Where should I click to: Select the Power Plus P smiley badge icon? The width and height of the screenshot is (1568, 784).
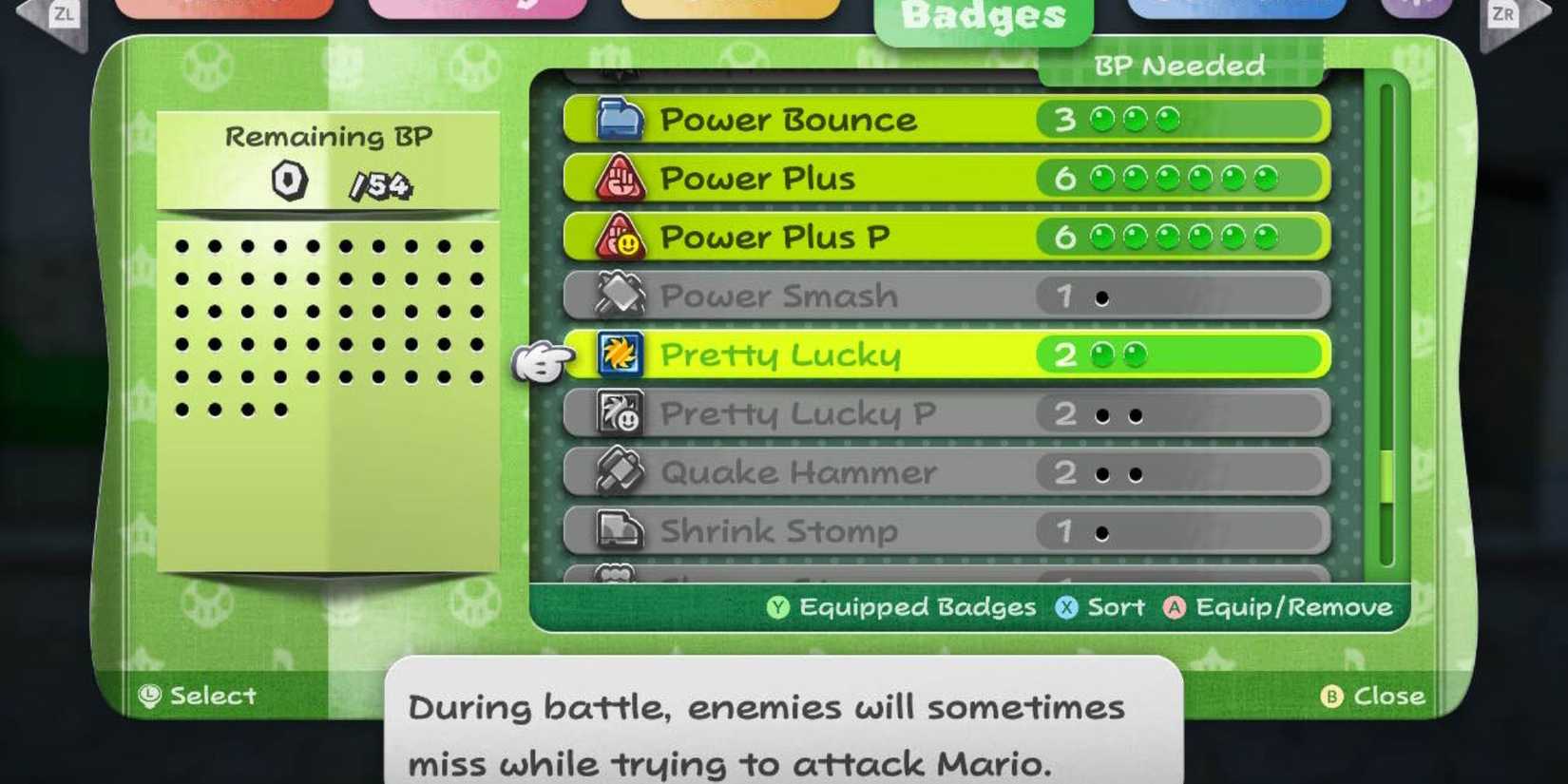622,238
